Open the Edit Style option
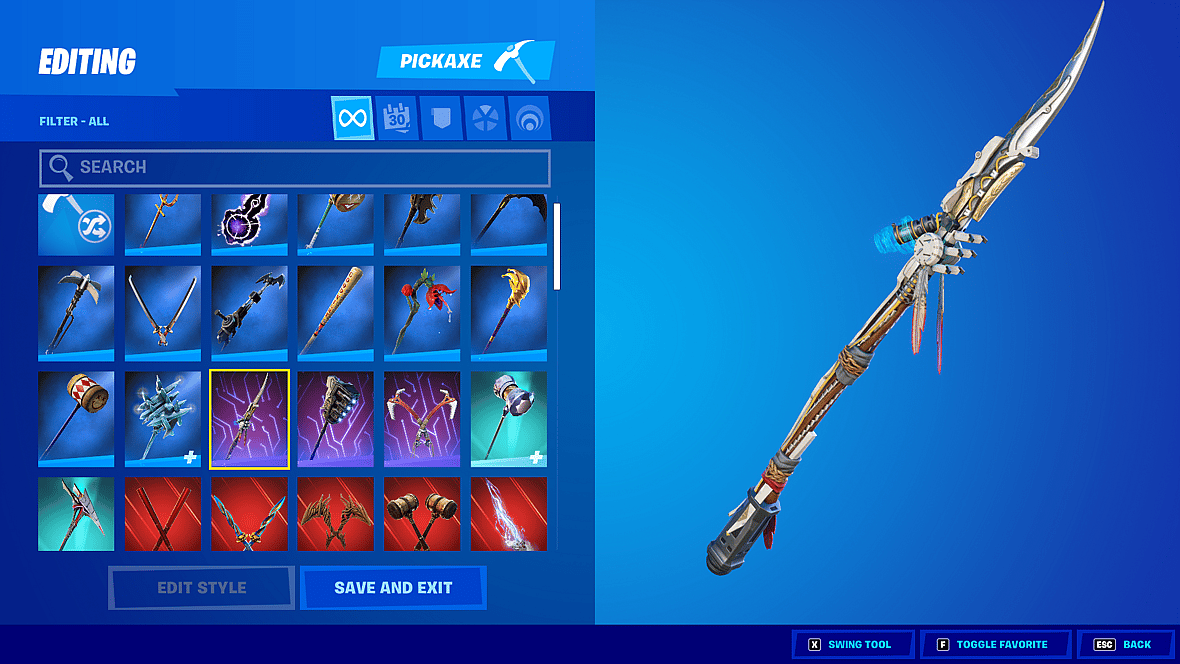 (201, 588)
